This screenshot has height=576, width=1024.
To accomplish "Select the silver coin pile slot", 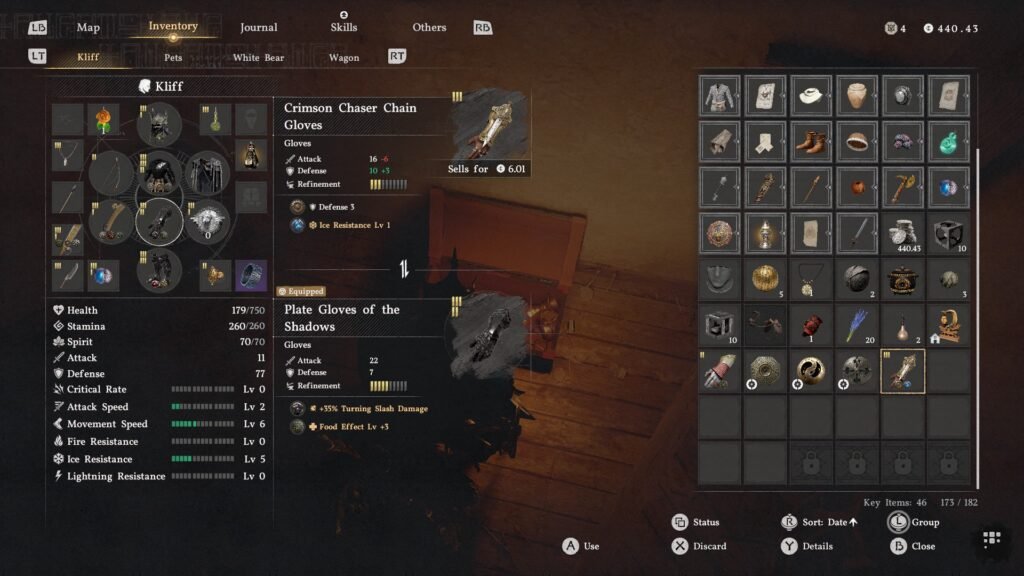I will tap(903, 233).
